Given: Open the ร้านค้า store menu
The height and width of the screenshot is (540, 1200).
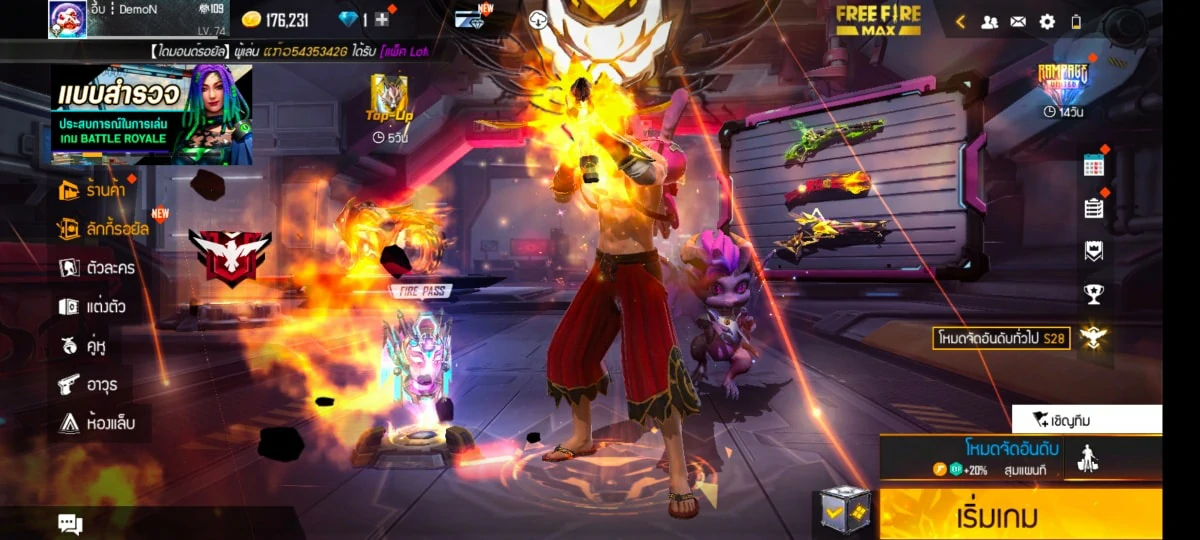Looking at the screenshot, I should pyautogui.click(x=93, y=189).
